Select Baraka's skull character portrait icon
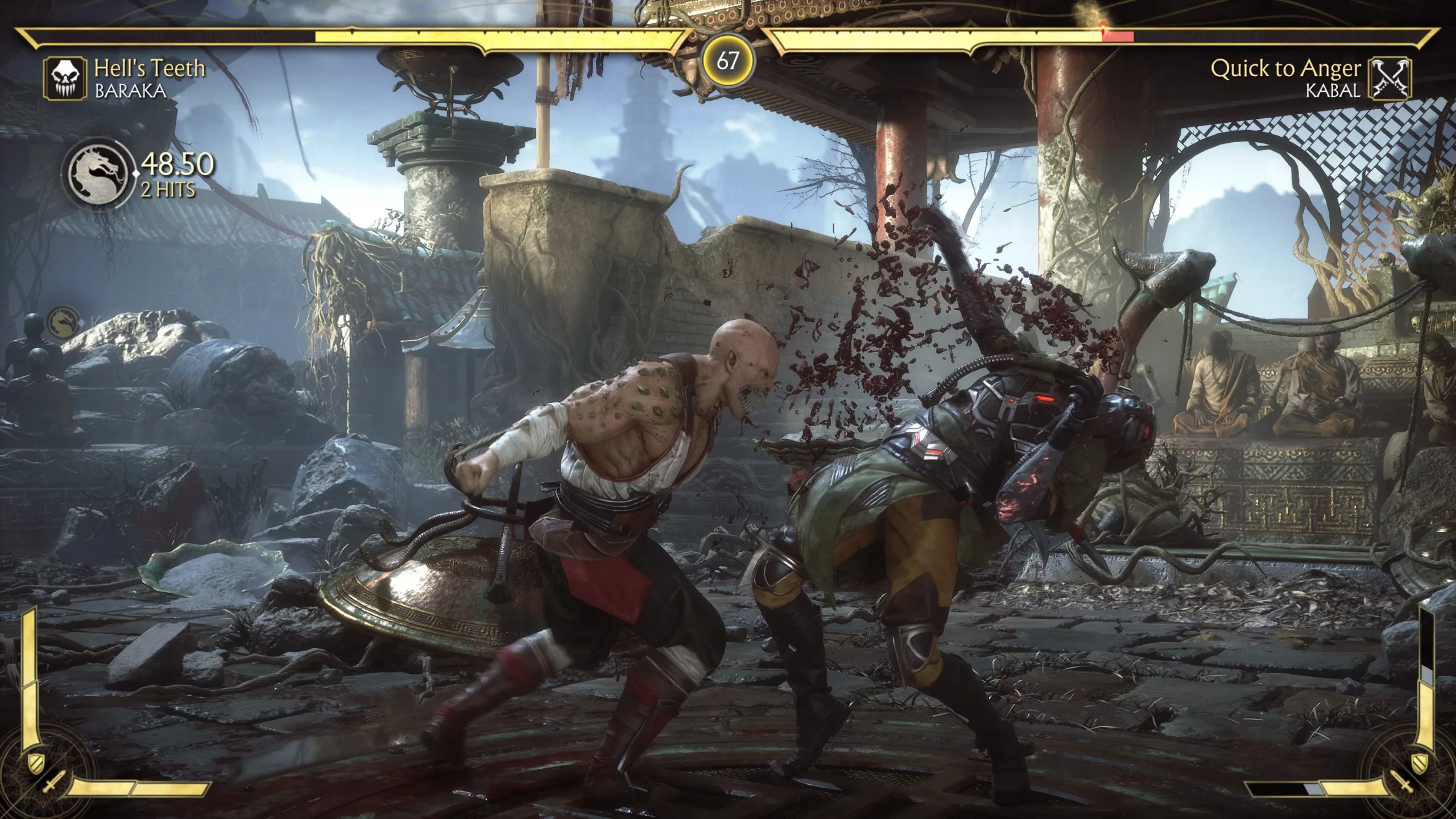This screenshot has width=1456, height=819. click(64, 78)
